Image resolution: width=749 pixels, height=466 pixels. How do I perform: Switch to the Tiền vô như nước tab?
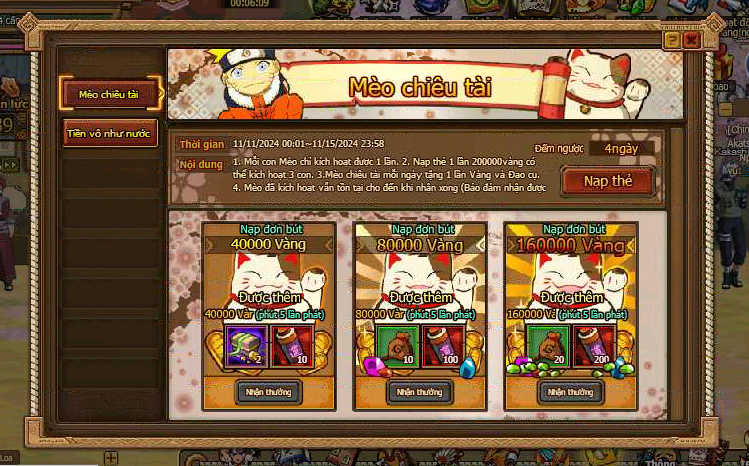[x=111, y=133]
